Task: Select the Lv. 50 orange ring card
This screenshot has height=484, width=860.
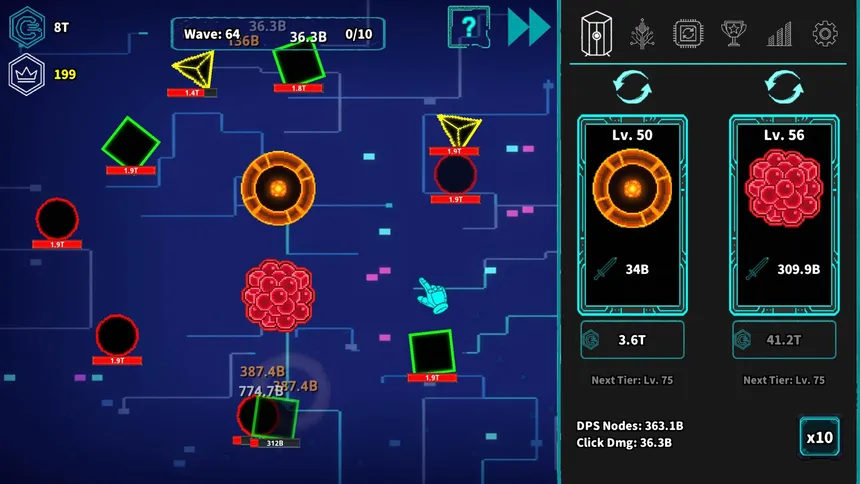Action: coord(632,212)
